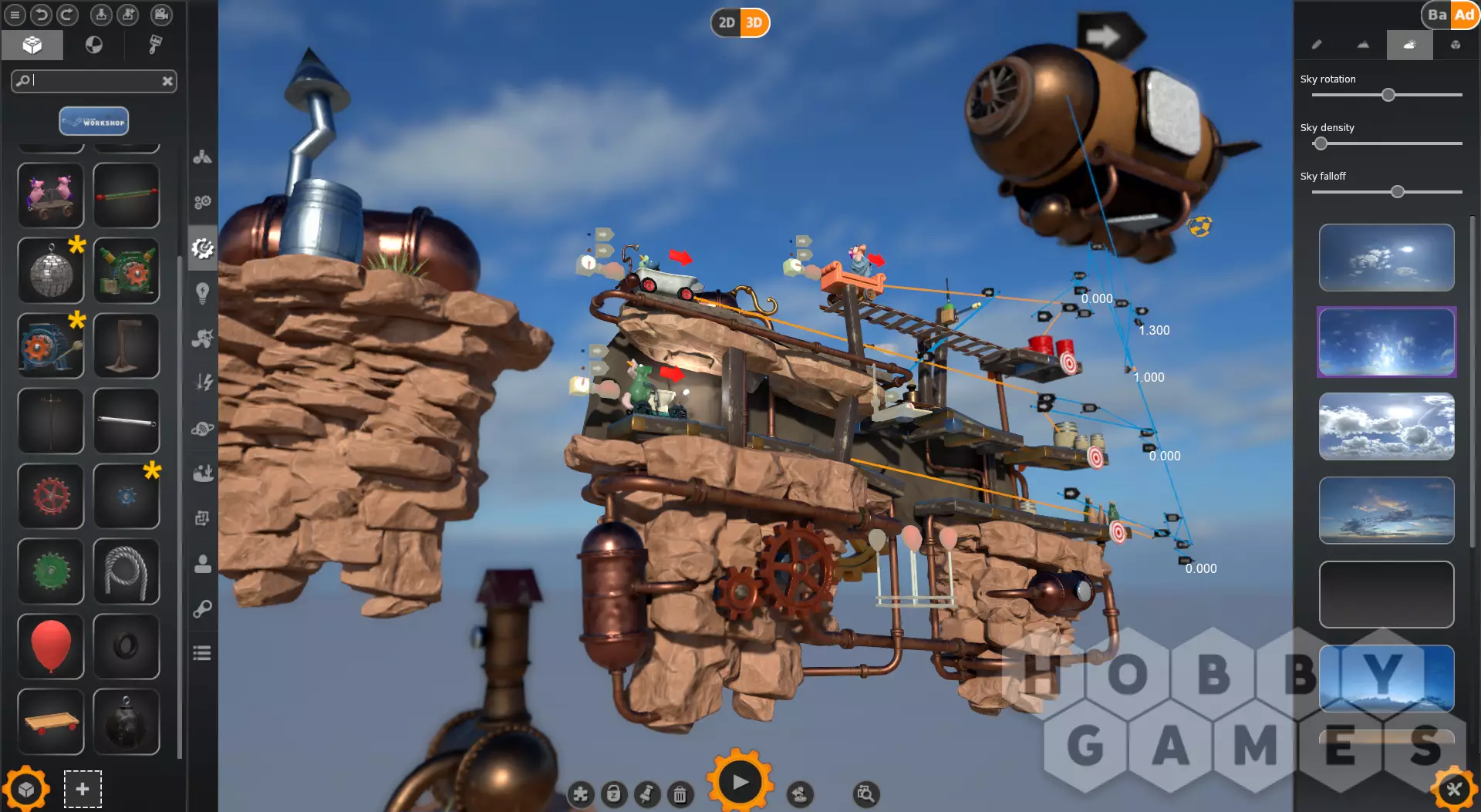Select the sunset sky thumbnail
1481x812 pixels.
tap(1386, 510)
